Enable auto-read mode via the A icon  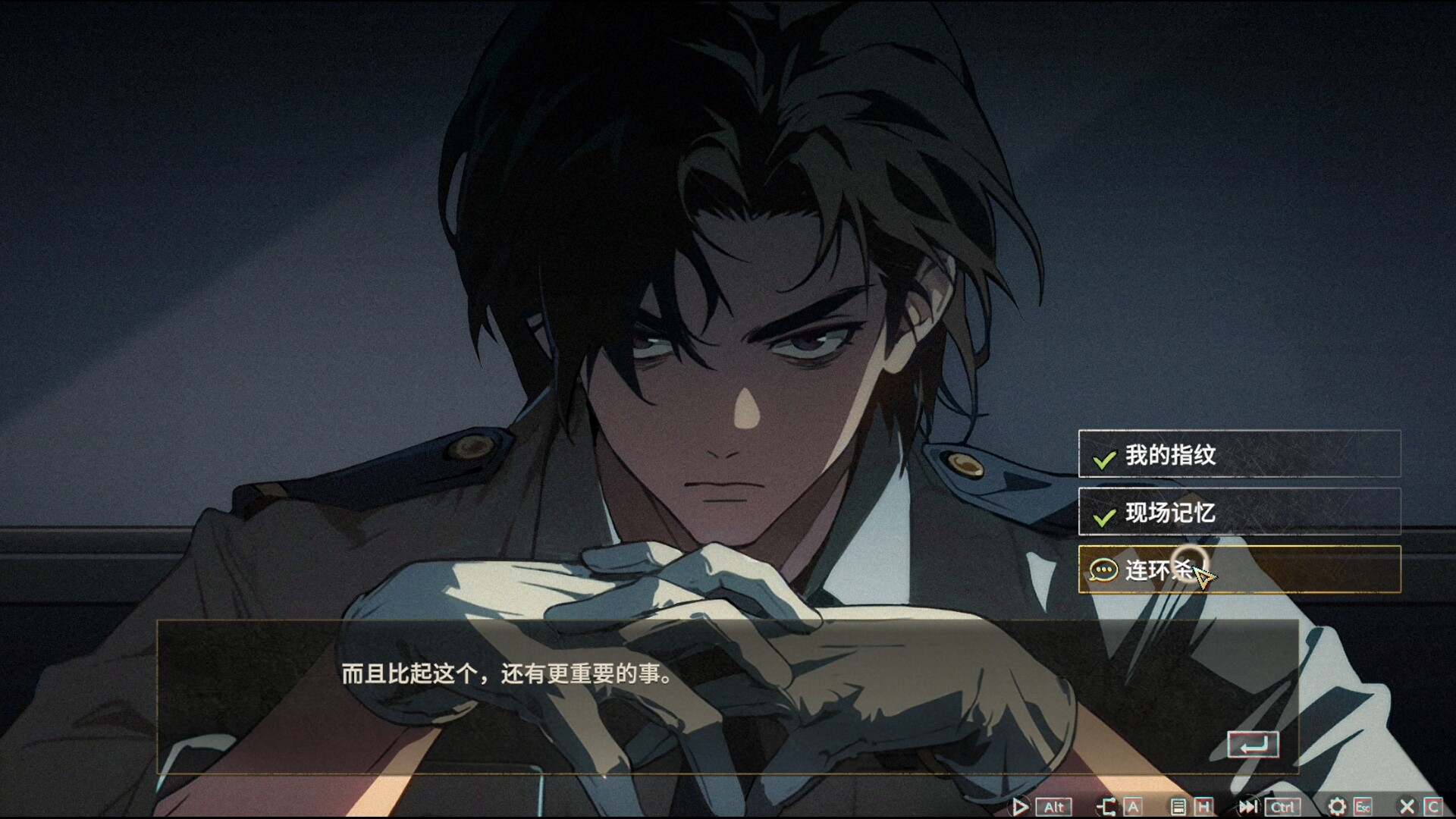1134,806
